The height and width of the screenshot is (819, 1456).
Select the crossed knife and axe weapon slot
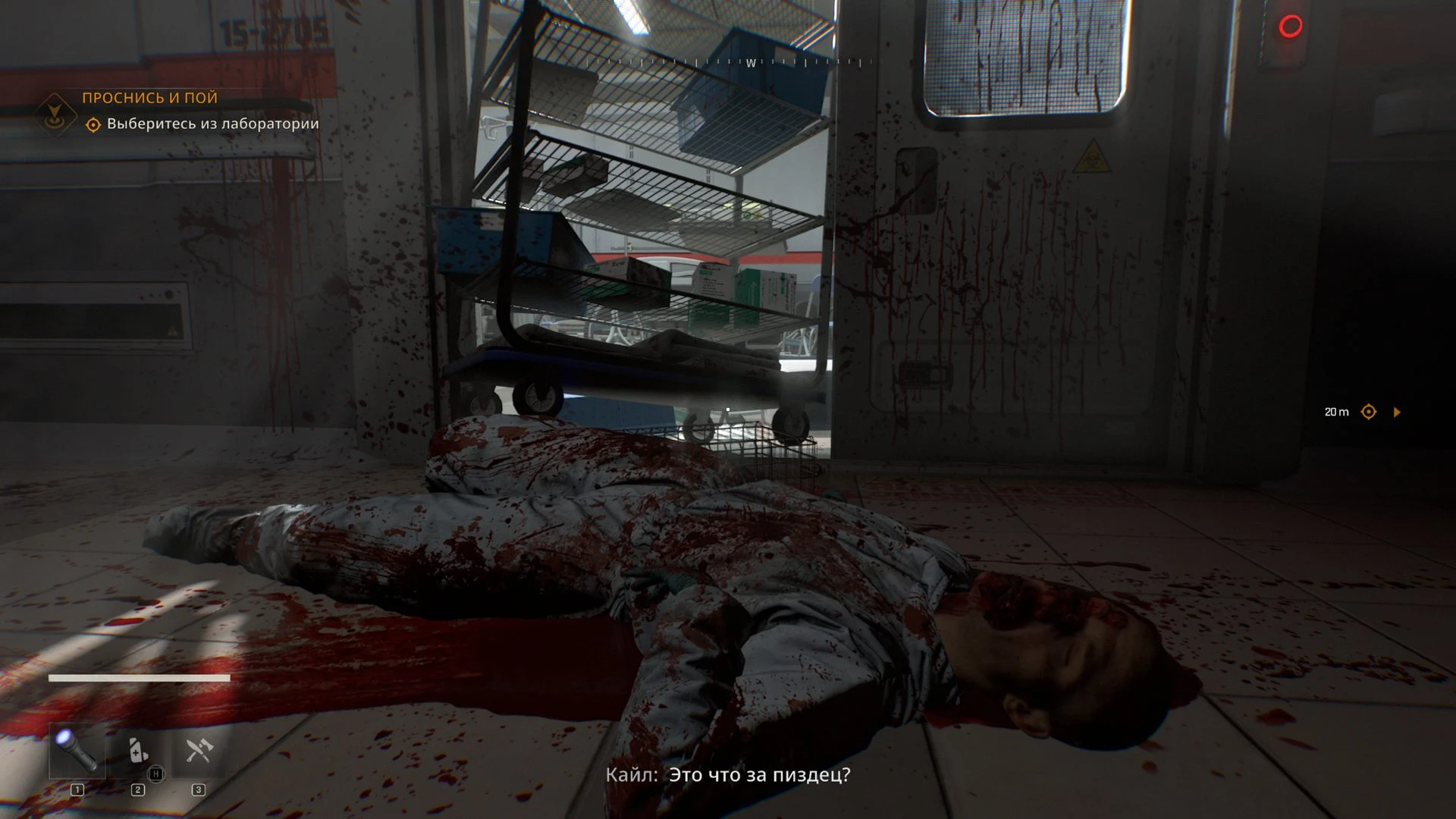(x=198, y=750)
